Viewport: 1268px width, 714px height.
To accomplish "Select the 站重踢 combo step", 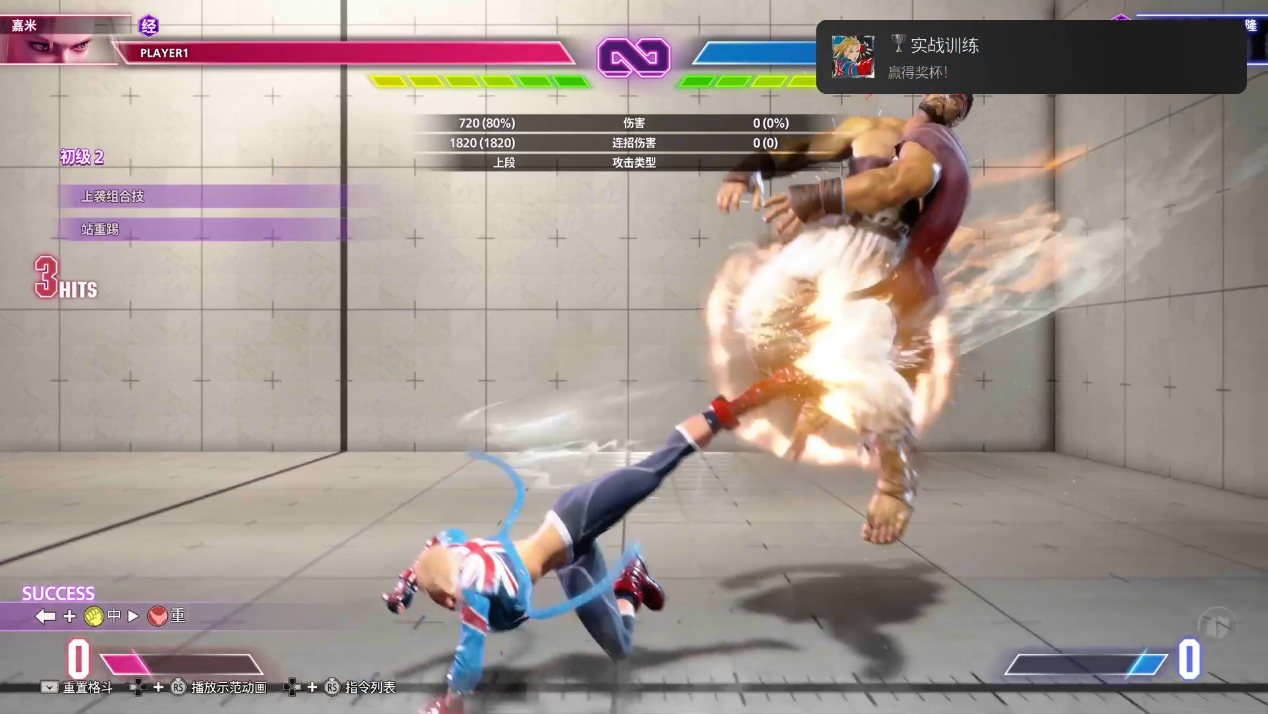I will pos(100,230).
